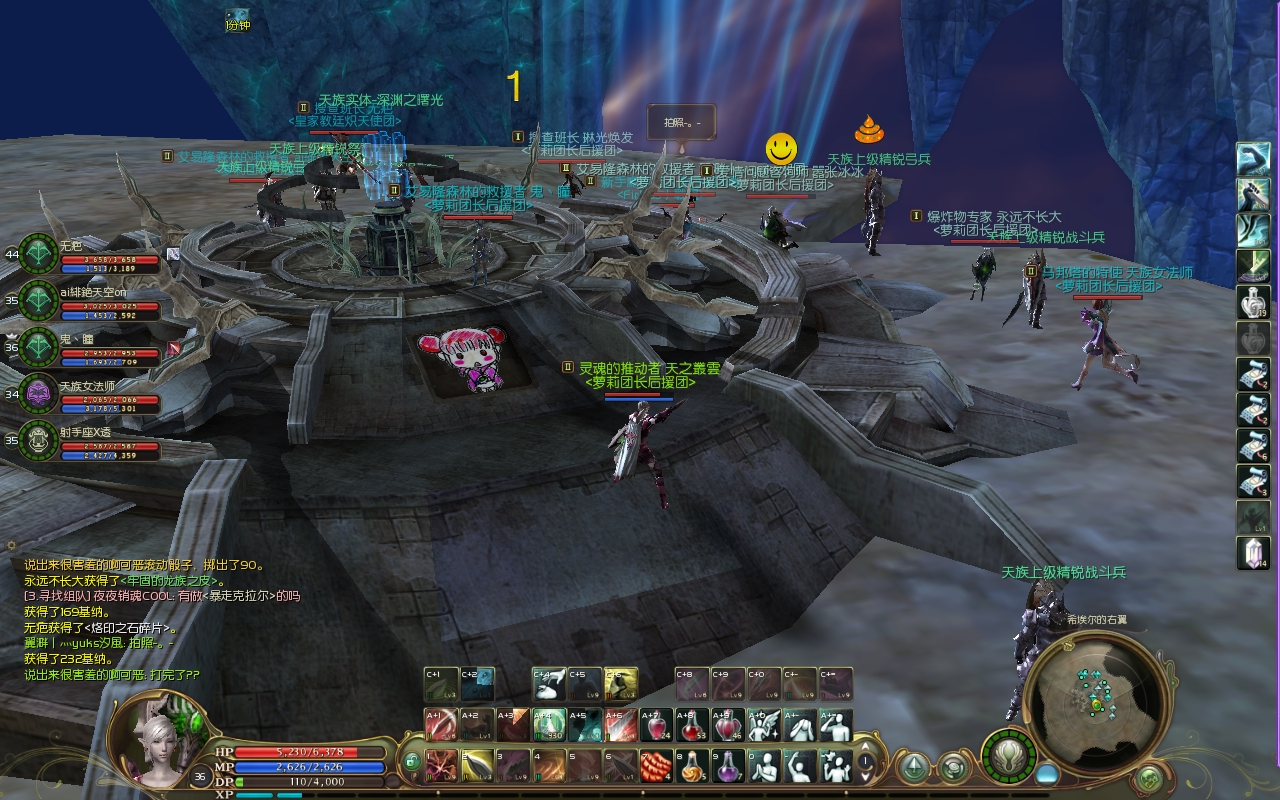Use the white glove loot skill C+4

pyautogui.click(x=549, y=684)
